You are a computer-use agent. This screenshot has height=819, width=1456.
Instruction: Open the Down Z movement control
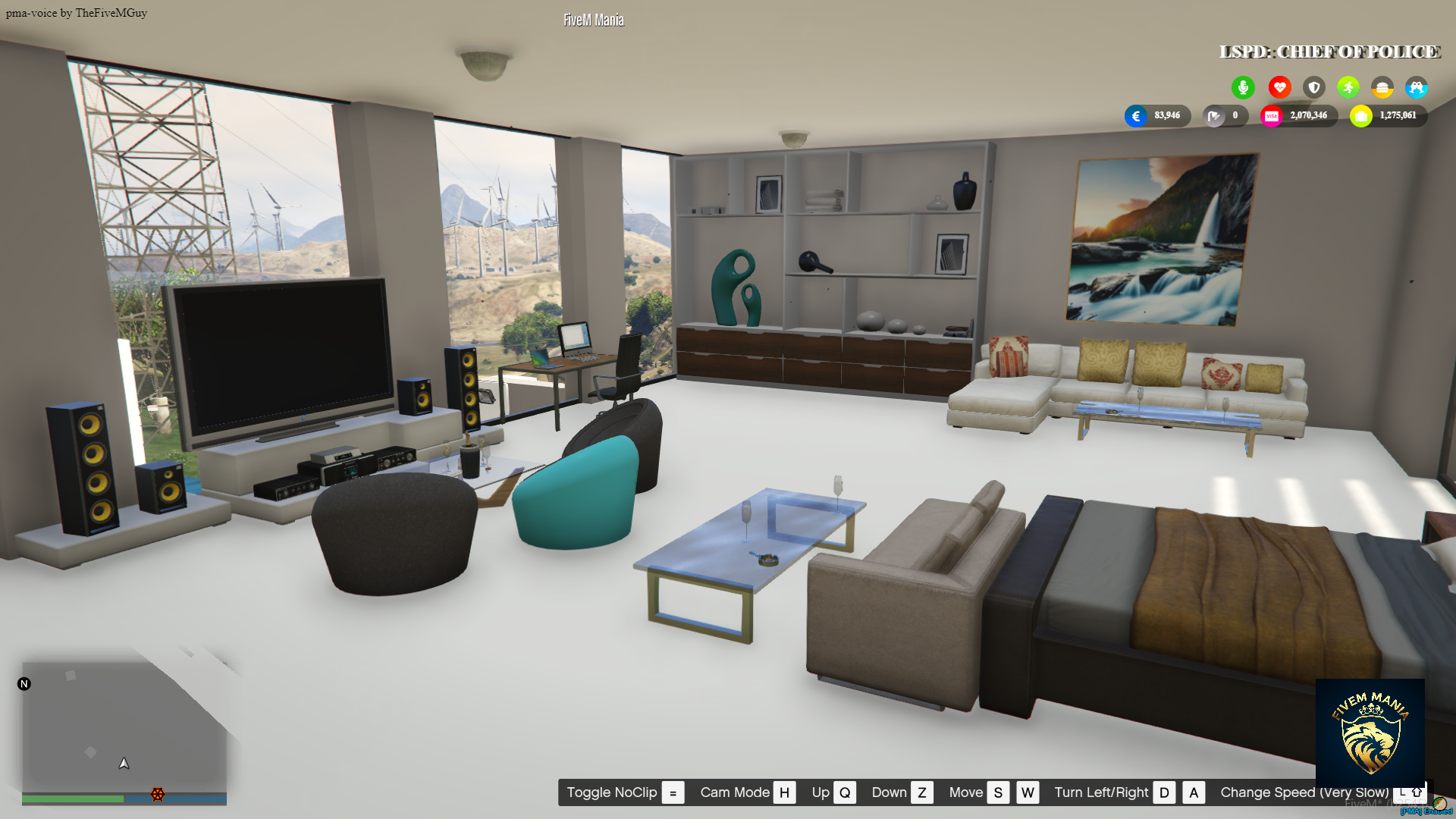(922, 792)
